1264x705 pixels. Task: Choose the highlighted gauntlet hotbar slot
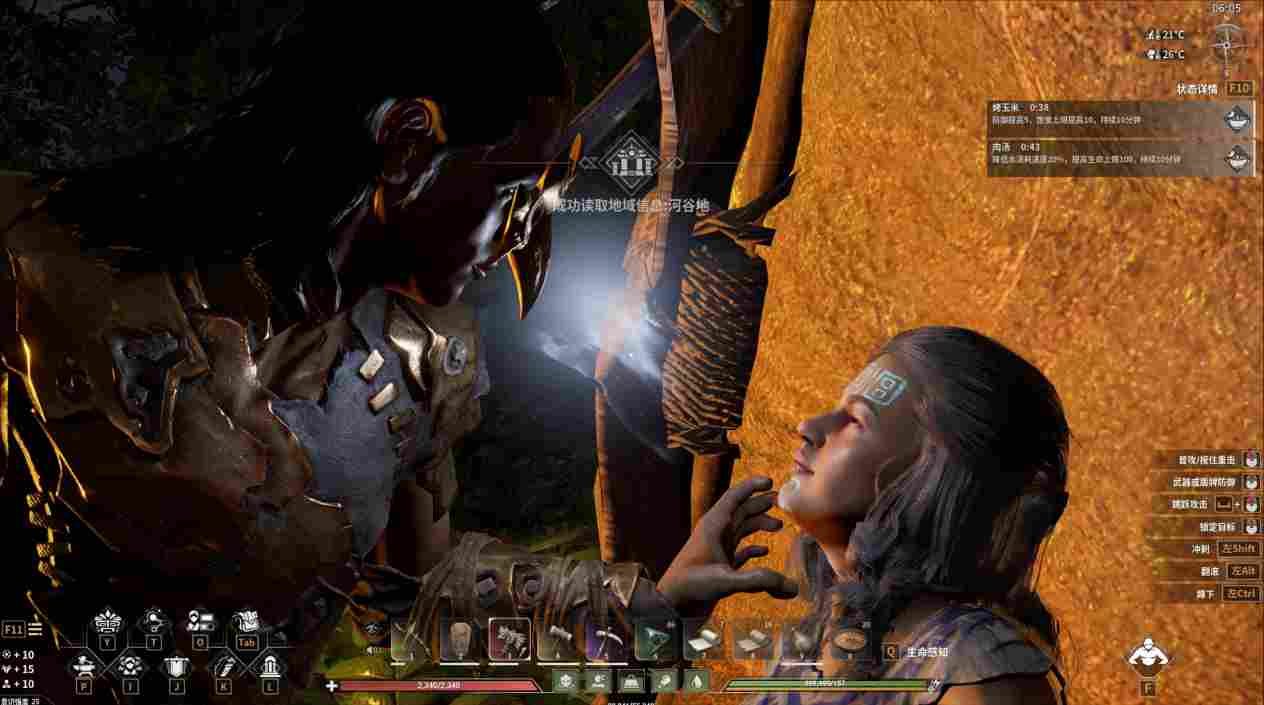(509, 640)
